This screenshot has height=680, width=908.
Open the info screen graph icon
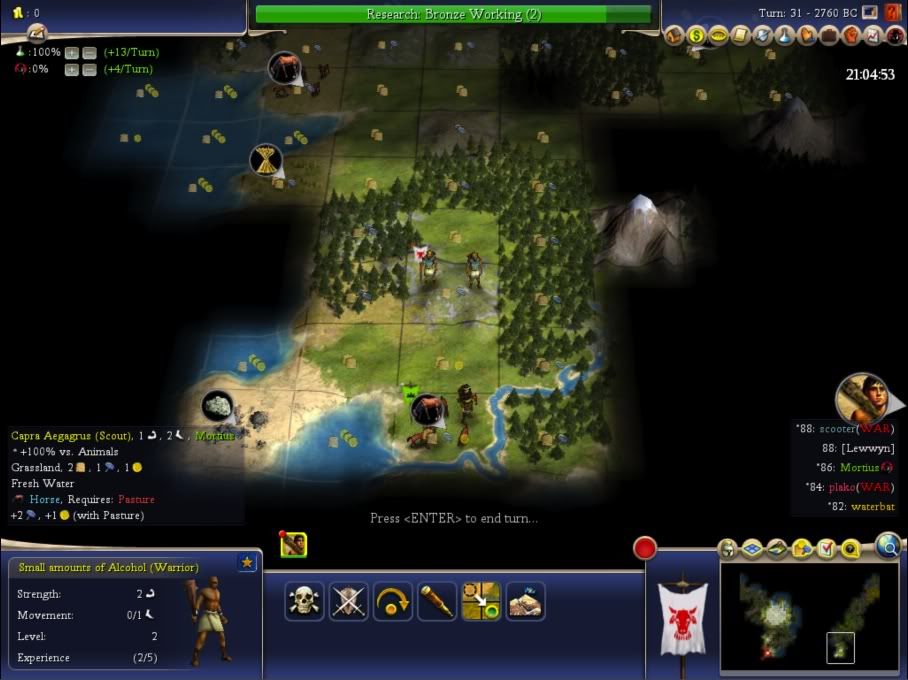coord(873,36)
